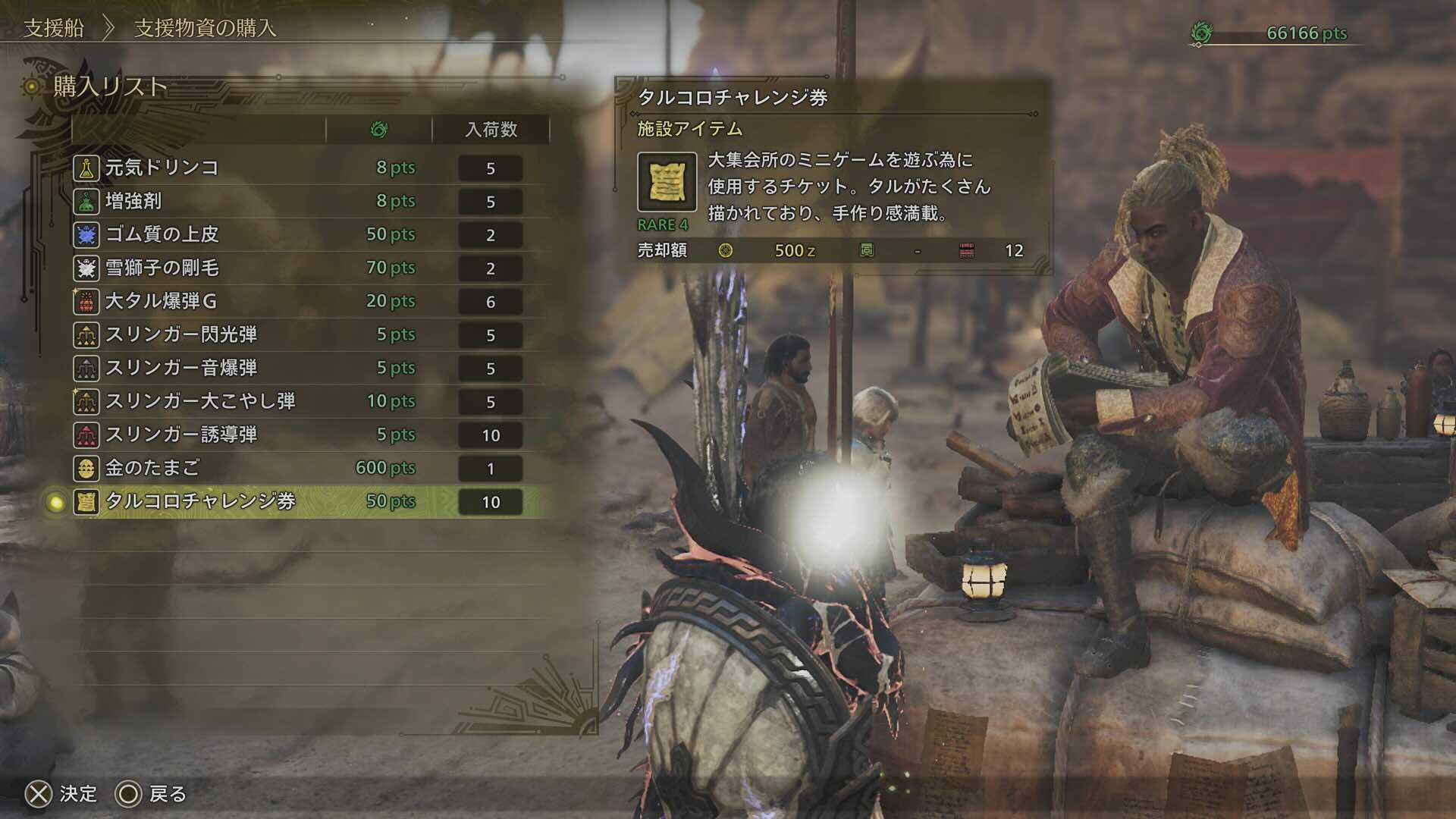Click the 入荷数 column header
The width and height of the screenshot is (1456, 819).
(x=491, y=128)
